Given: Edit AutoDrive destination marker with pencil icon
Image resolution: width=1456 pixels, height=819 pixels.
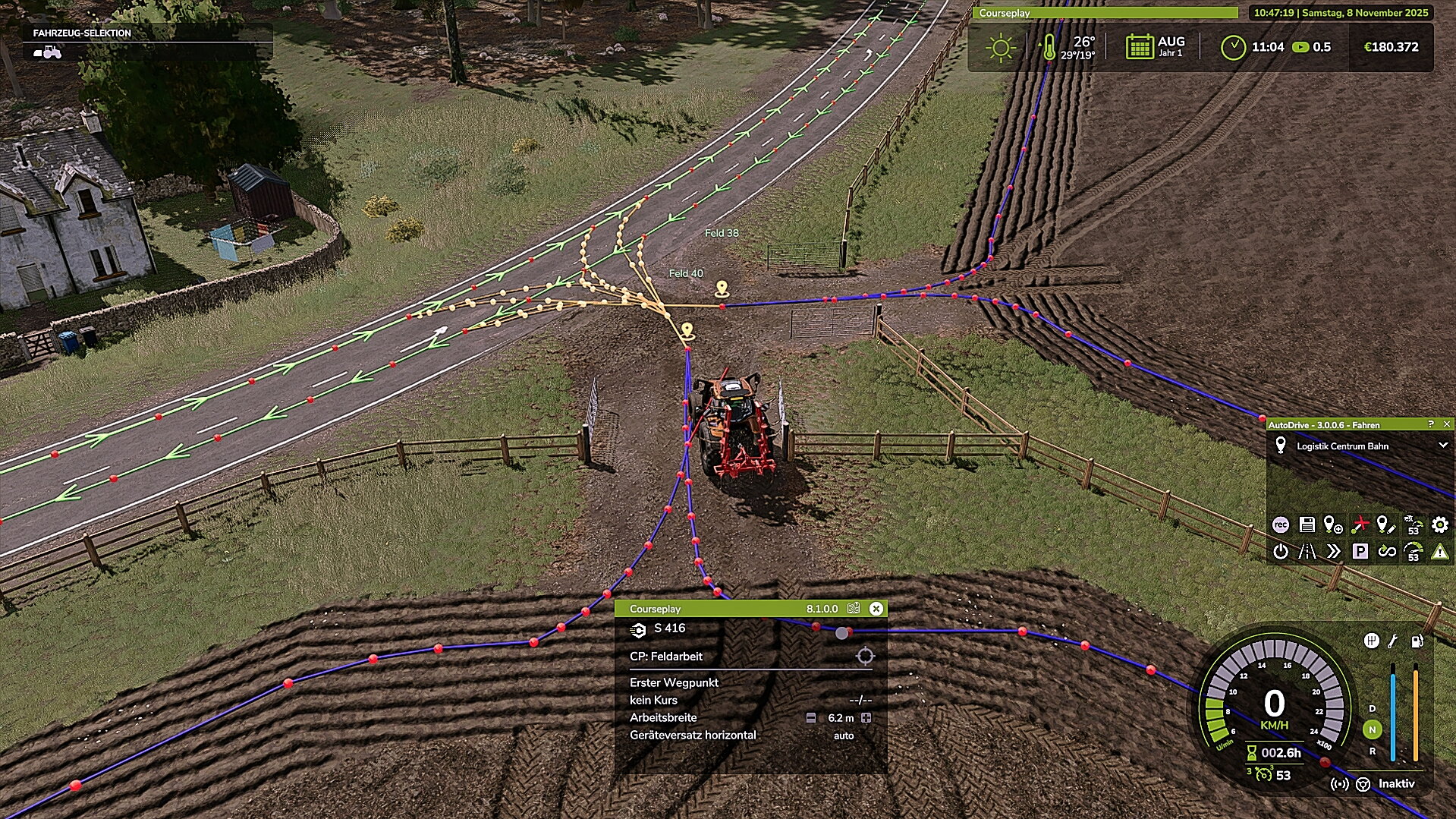Looking at the screenshot, I should pyautogui.click(x=1386, y=524).
